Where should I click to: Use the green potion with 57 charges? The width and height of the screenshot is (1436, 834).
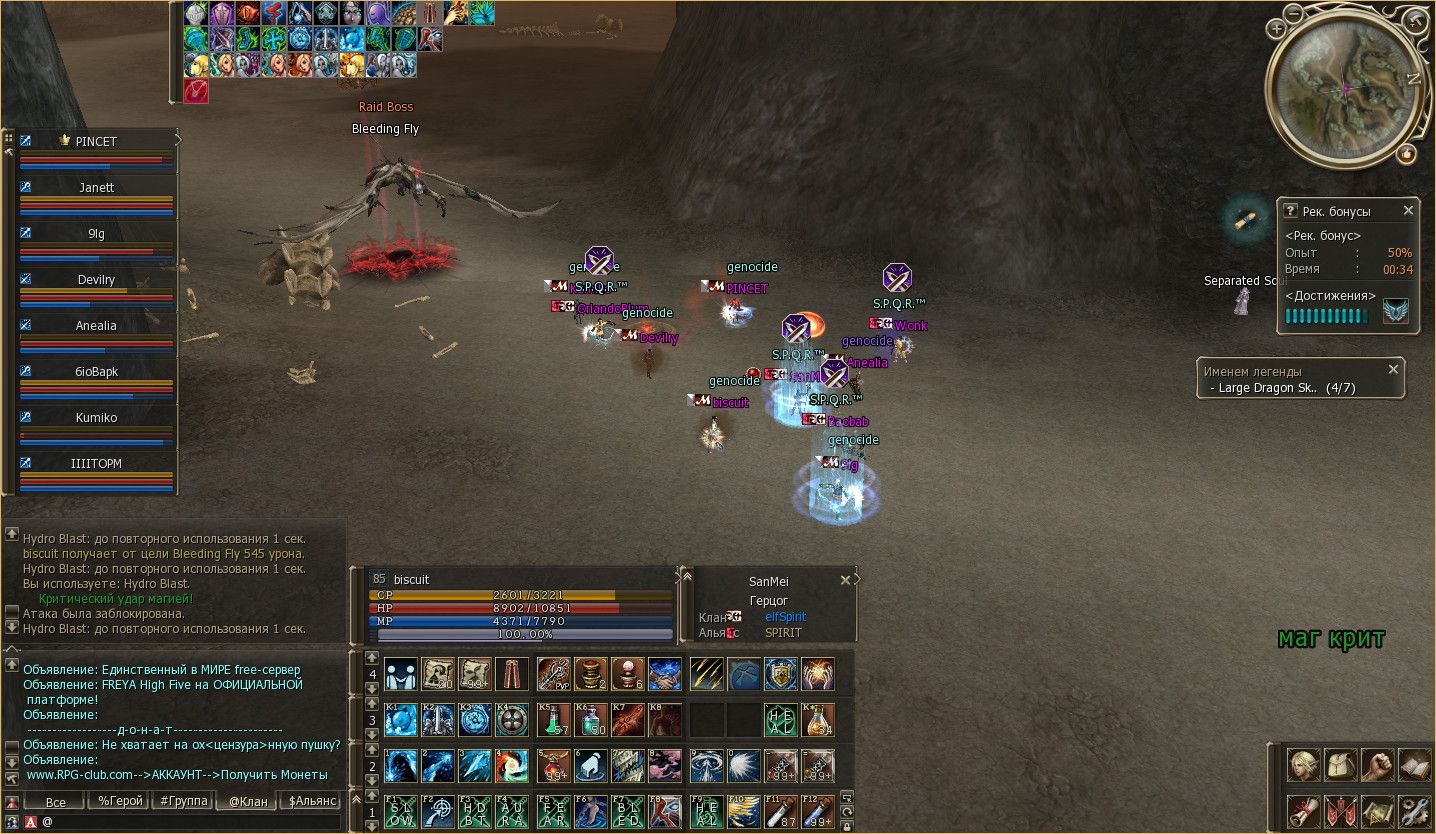tap(554, 720)
